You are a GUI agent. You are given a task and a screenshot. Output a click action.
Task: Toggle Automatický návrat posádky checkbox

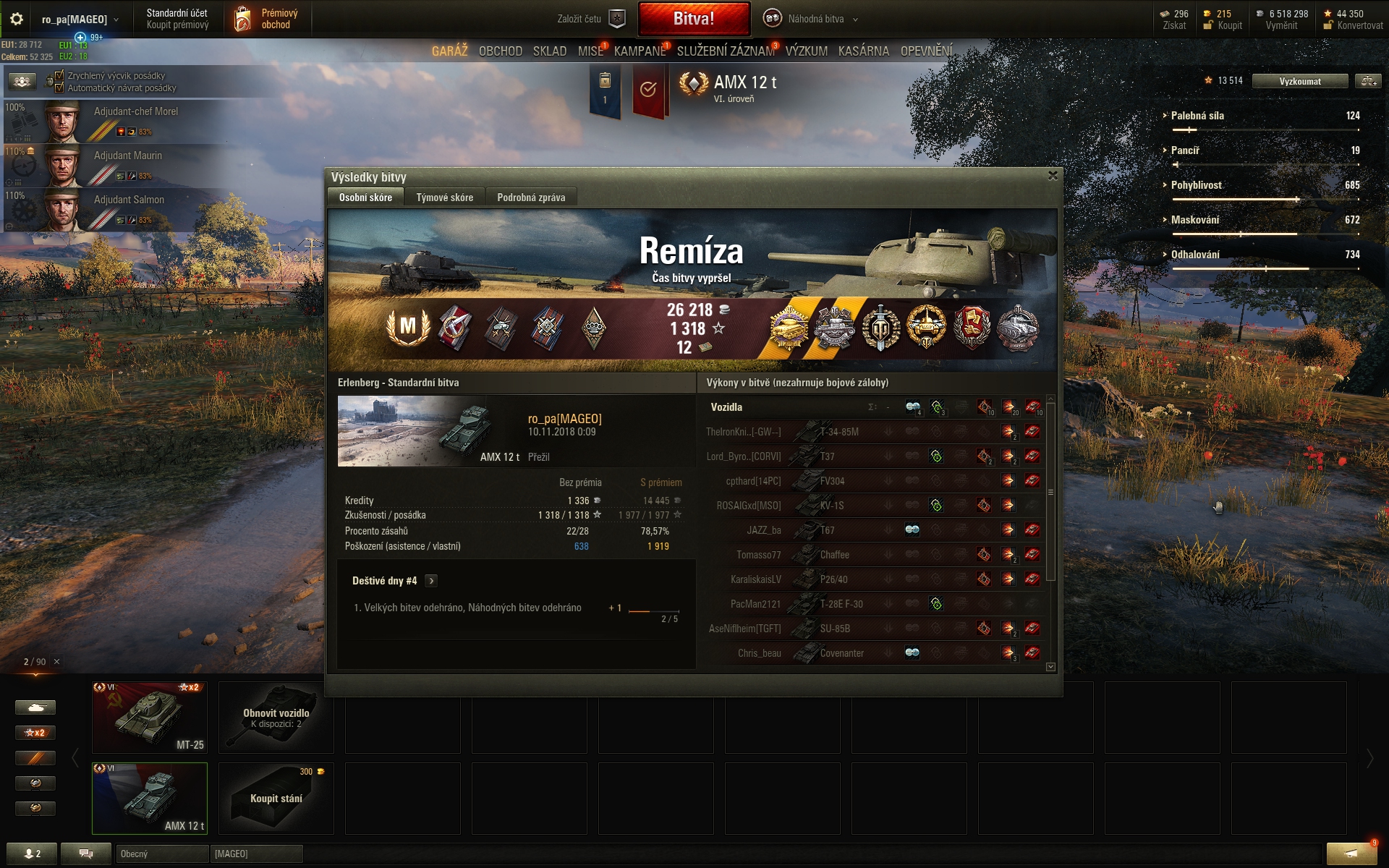[60, 88]
